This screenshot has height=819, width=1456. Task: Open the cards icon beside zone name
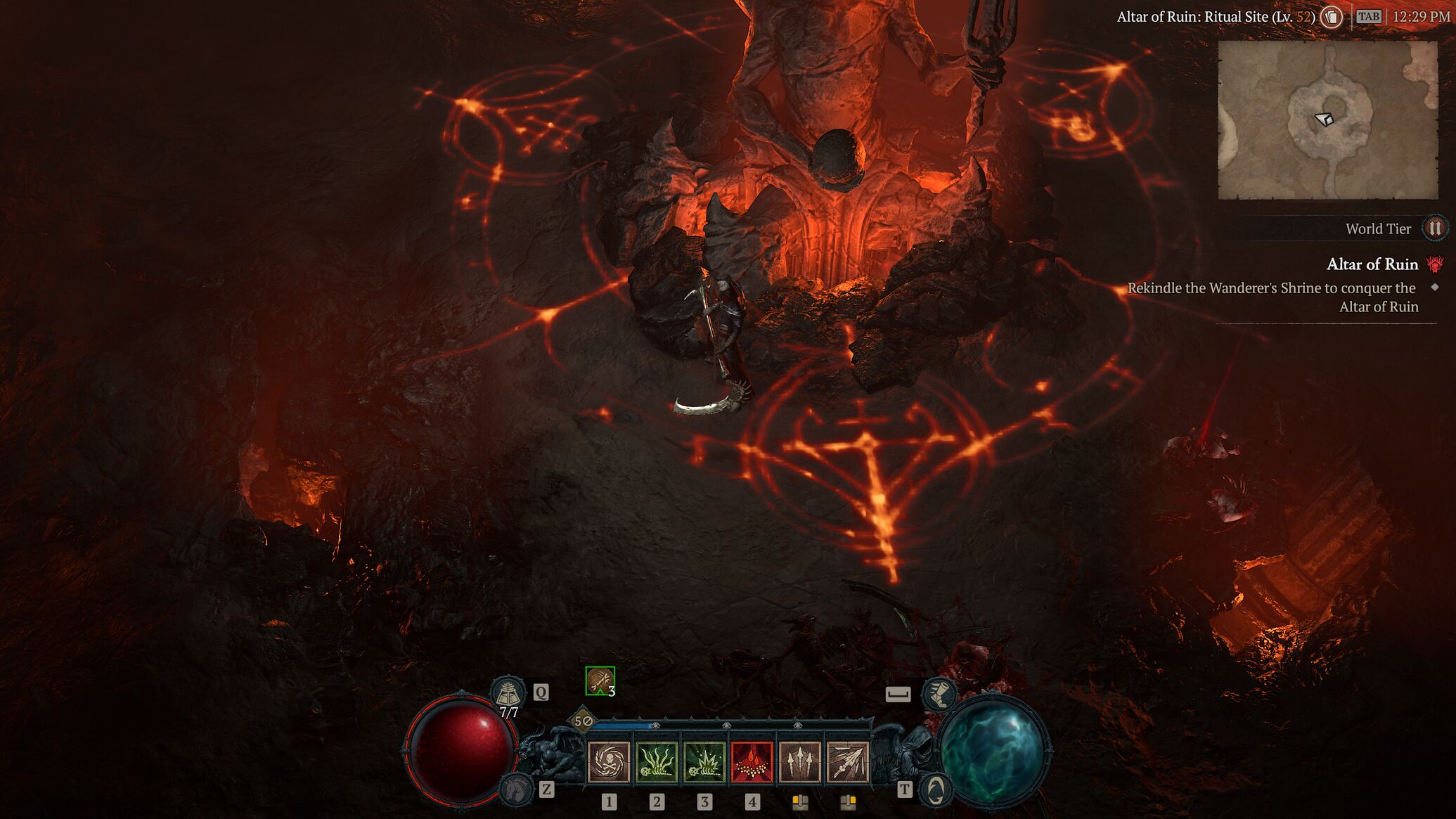(1331, 17)
